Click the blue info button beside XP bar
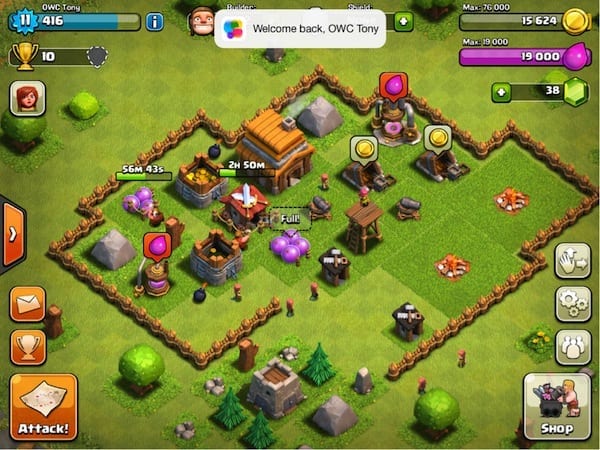Image resolution: width=600 pixels, height=450 pixels. click(154, 21)
